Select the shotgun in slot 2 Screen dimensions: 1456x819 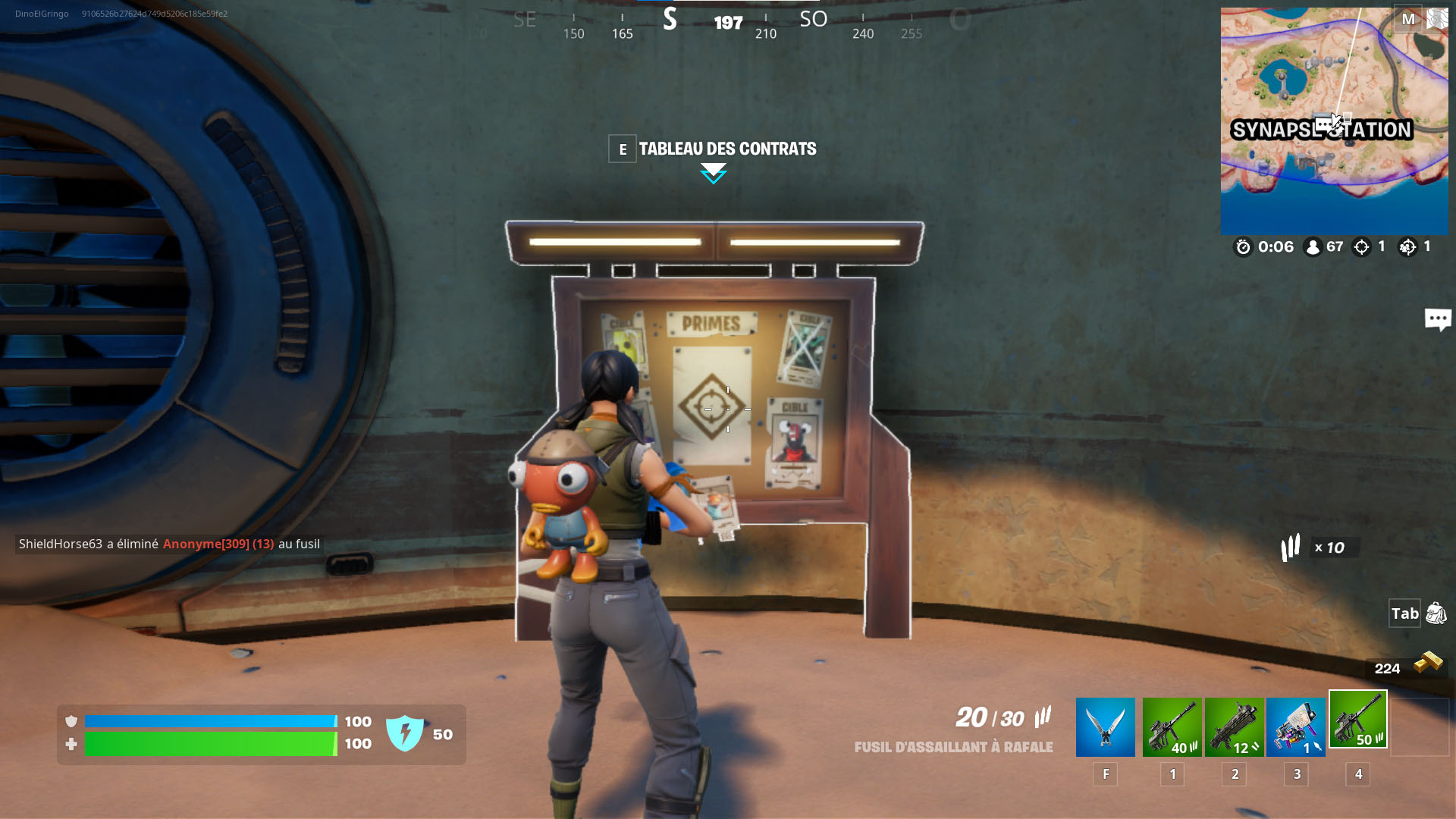pyautogui.click(x=1234, y=726)
